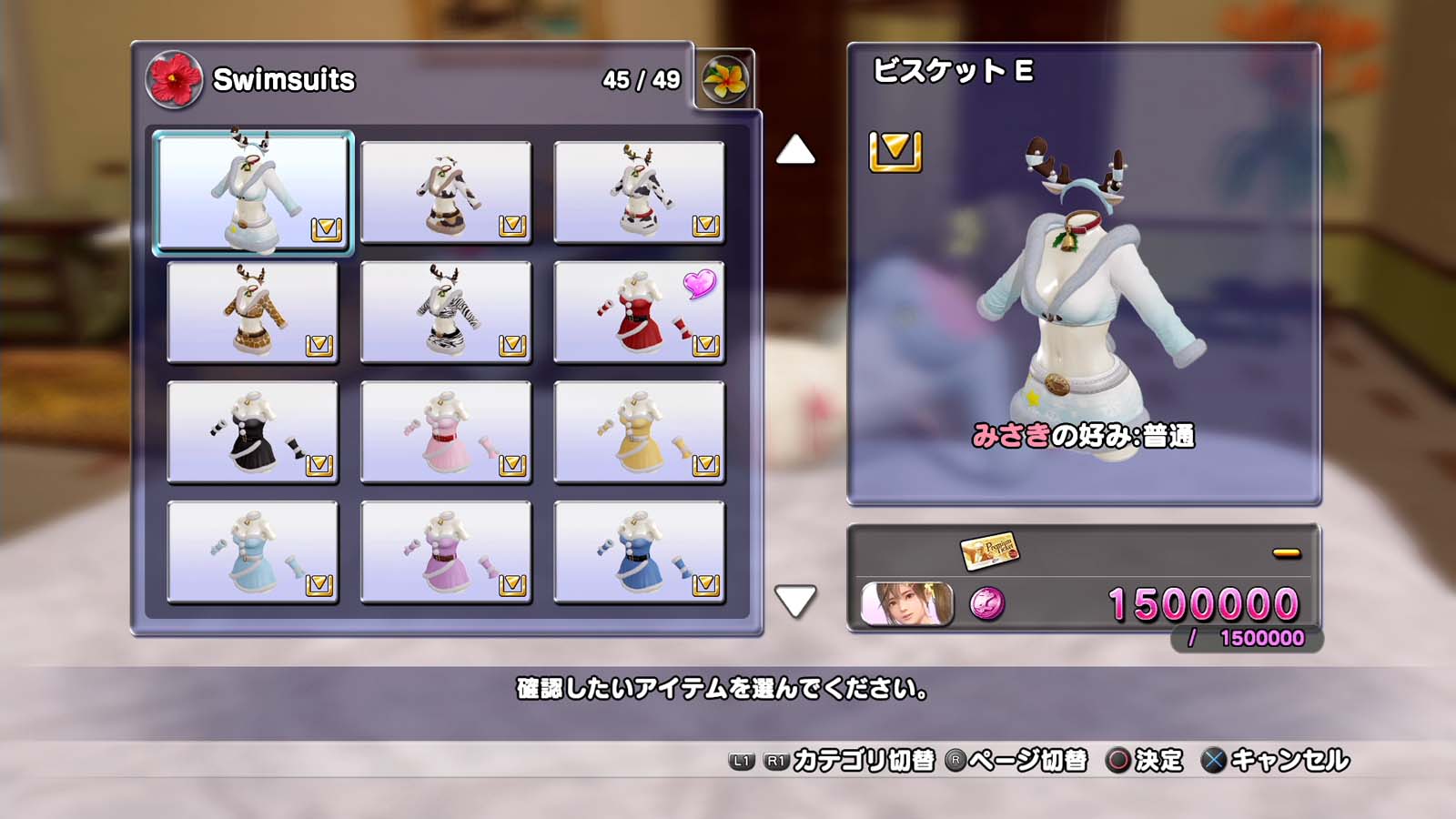The height and width of the screenshot is (819, 1456).
Task: Select the yellow Santa dress
Action: coord(639,432)
